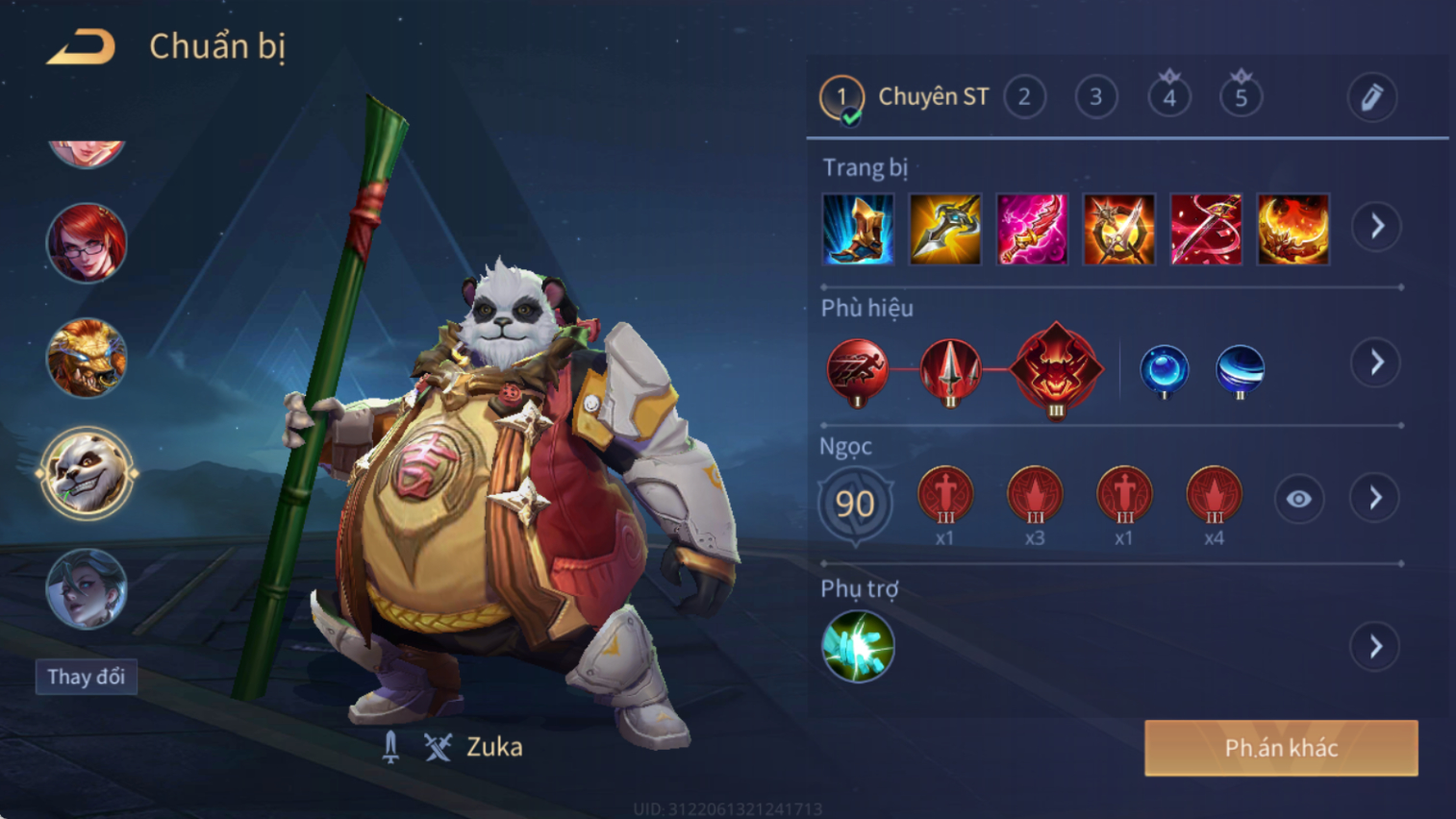Open the Phụ trợ spell selection arrow
1456x819 pixels.
tap(1376, 646)
